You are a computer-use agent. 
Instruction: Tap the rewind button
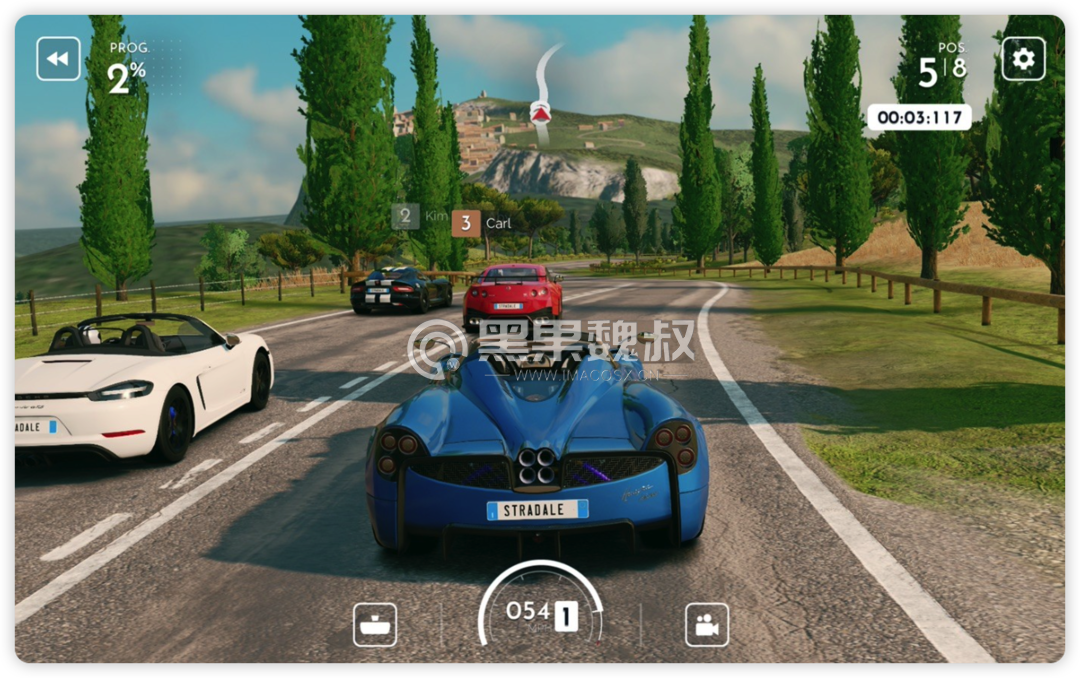pyautogui.click(x=58, y=59)
